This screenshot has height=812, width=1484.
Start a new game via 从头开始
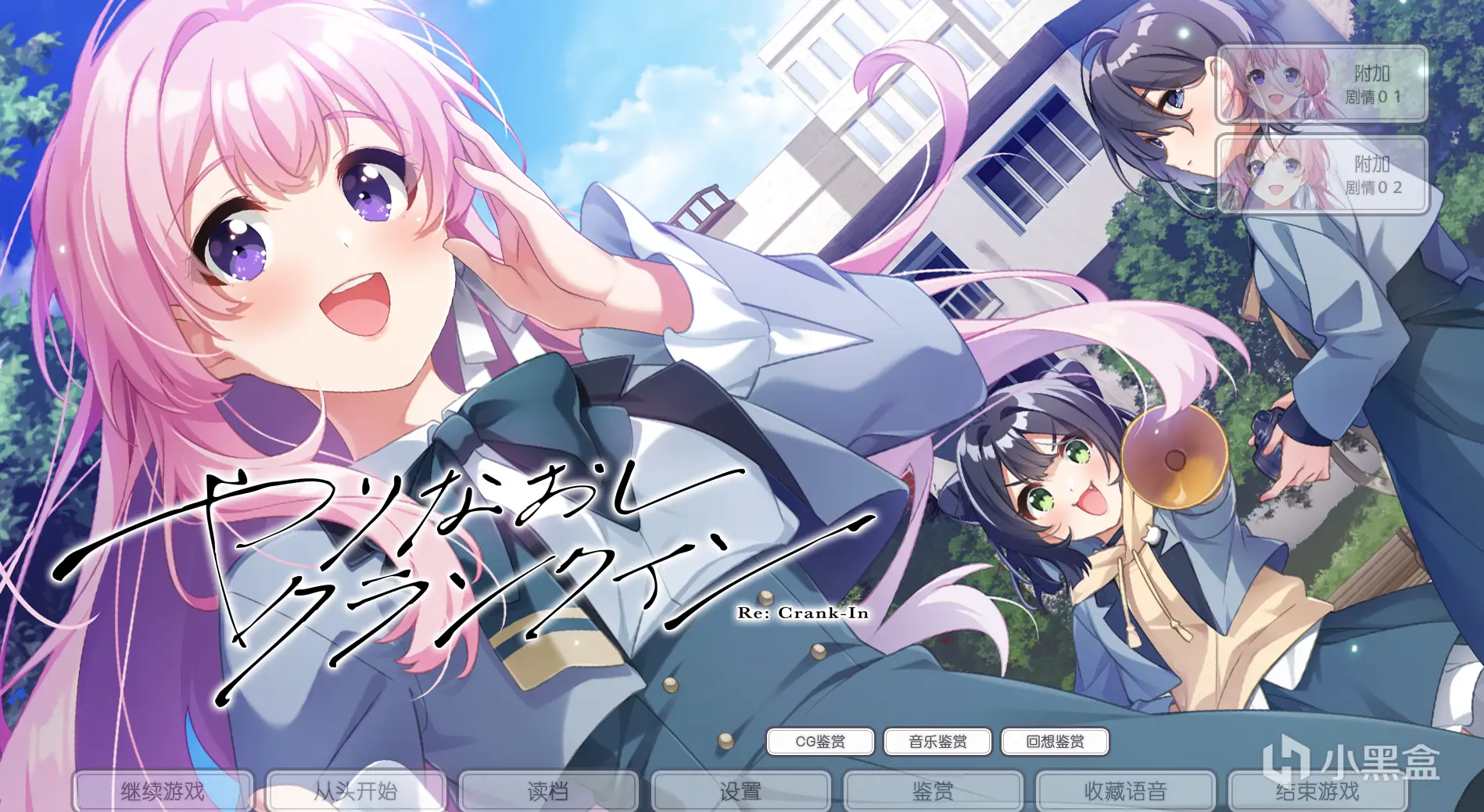pos(357,790)
